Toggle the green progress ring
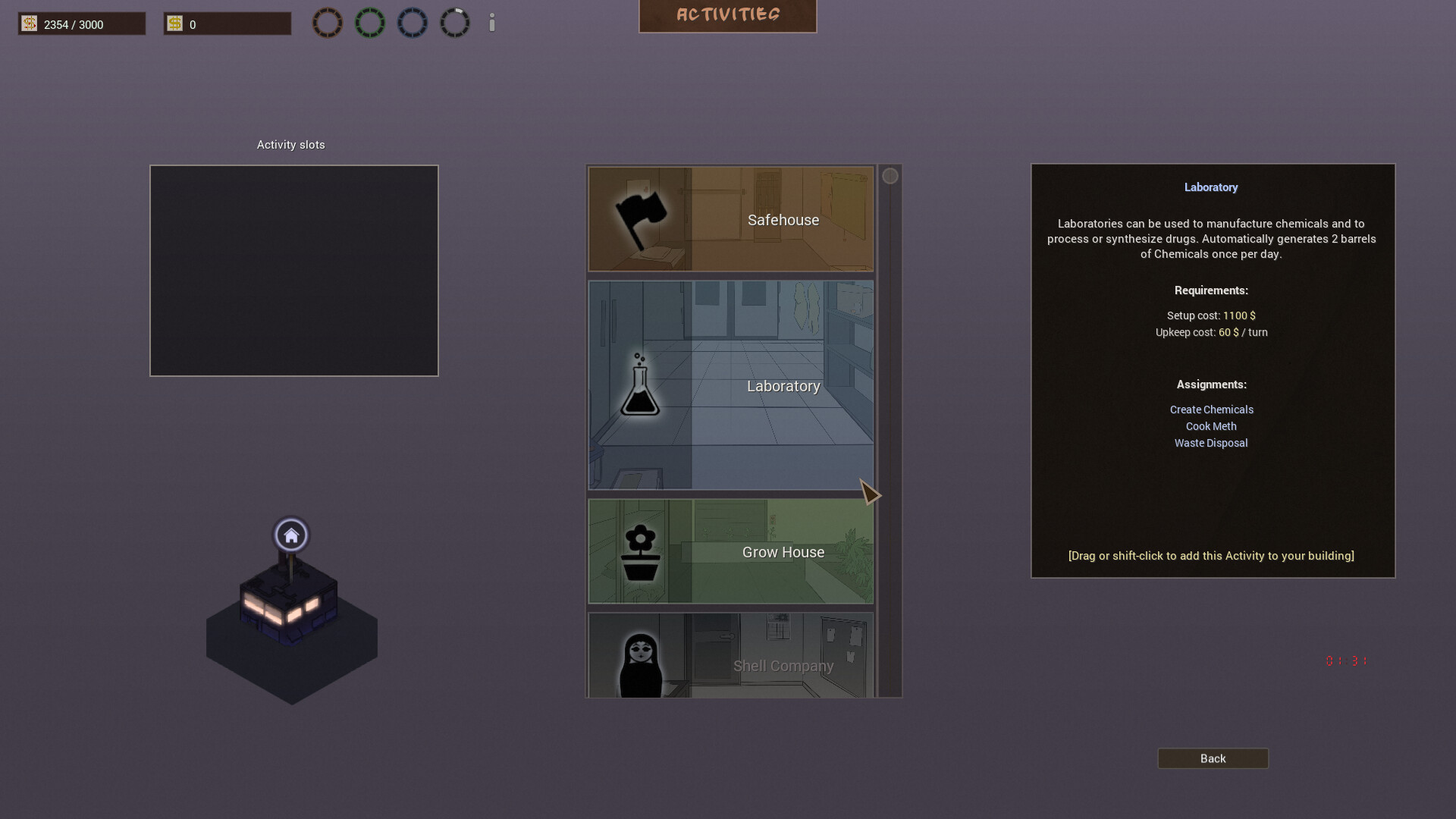This screenshot has width=1456, height=819. (370, 22)
